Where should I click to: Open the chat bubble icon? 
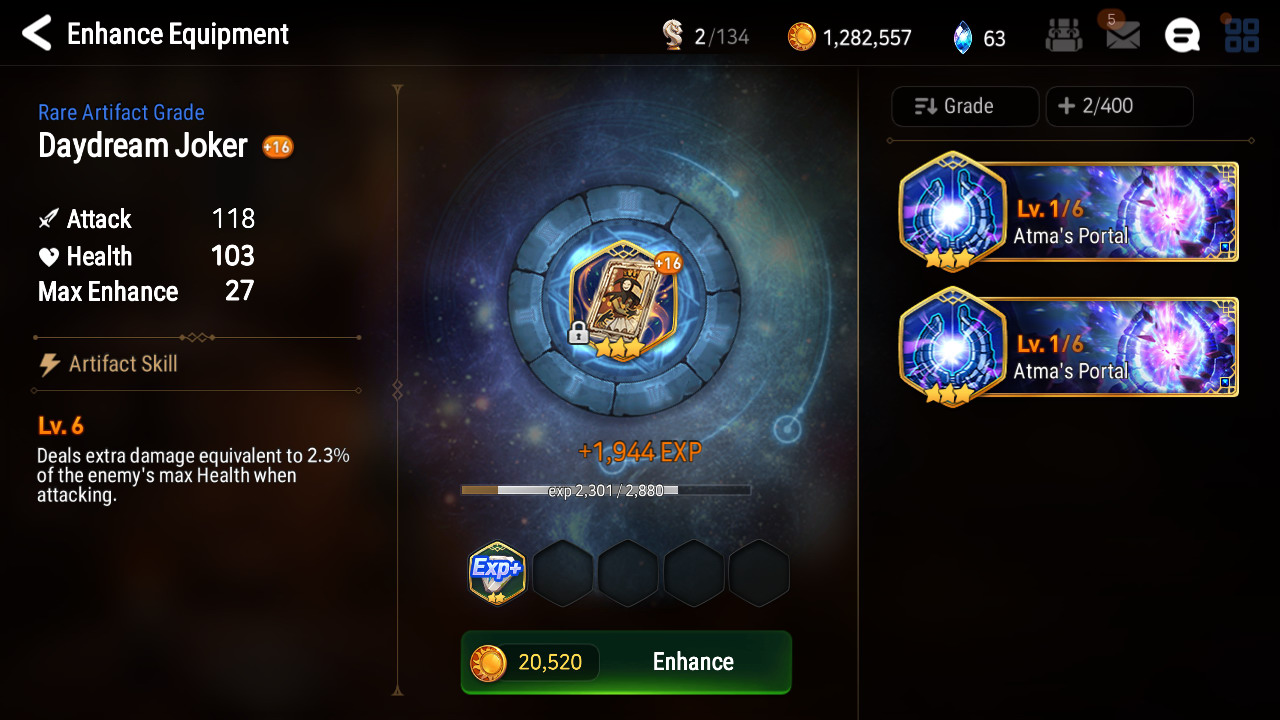(1182, 36)
